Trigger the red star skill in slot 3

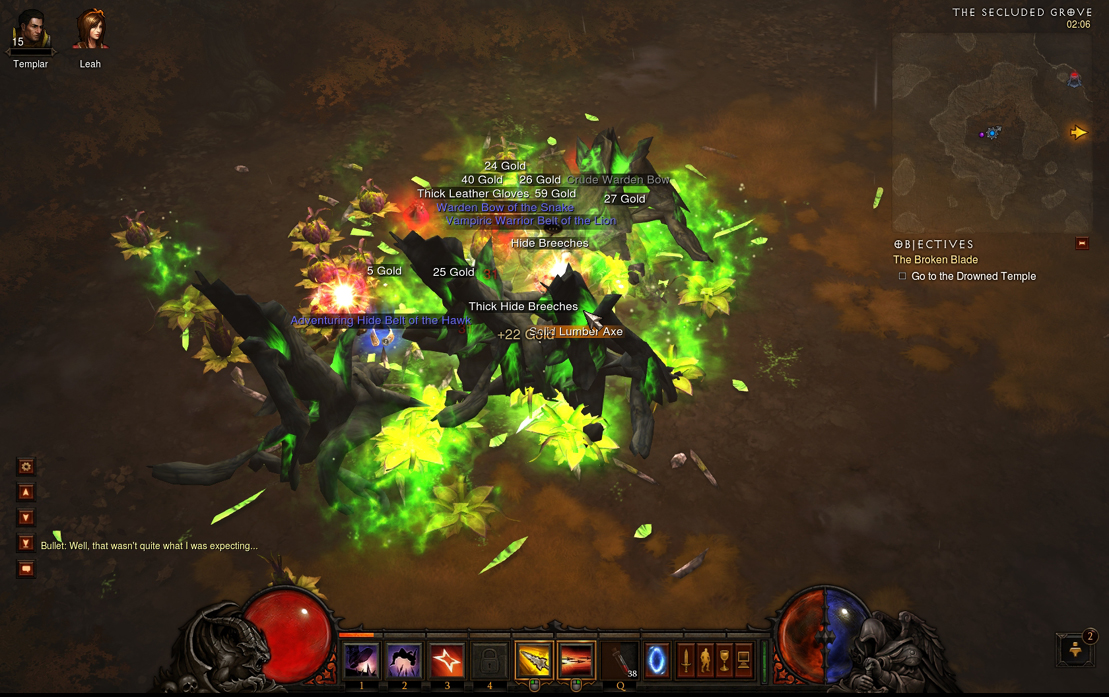pos(447,660)
